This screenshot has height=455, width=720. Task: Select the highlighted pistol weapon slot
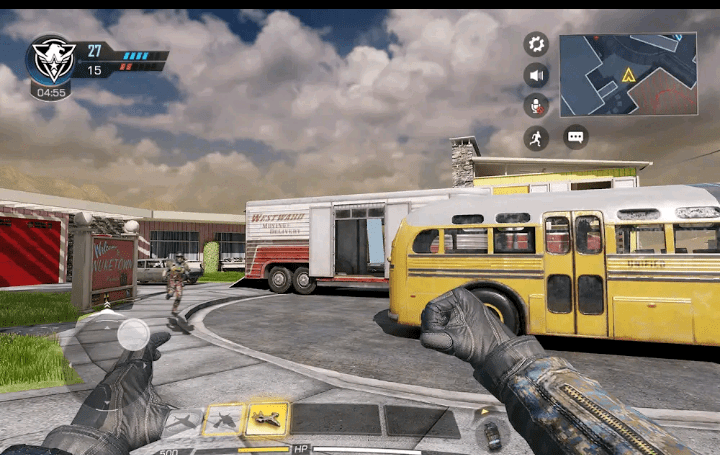coord(267,420)
